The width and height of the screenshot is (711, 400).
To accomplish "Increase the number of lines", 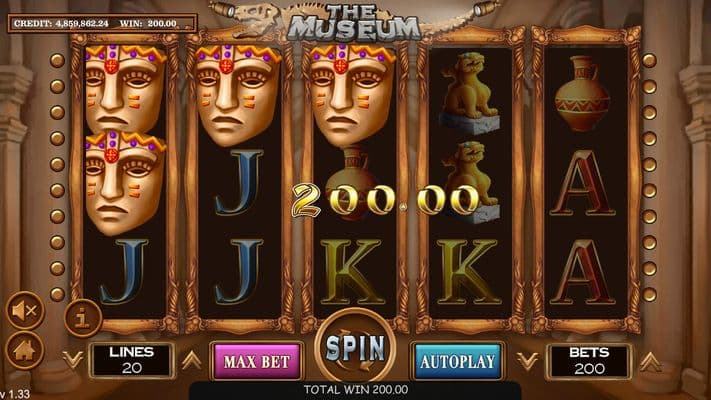I will tap(191, 360).
